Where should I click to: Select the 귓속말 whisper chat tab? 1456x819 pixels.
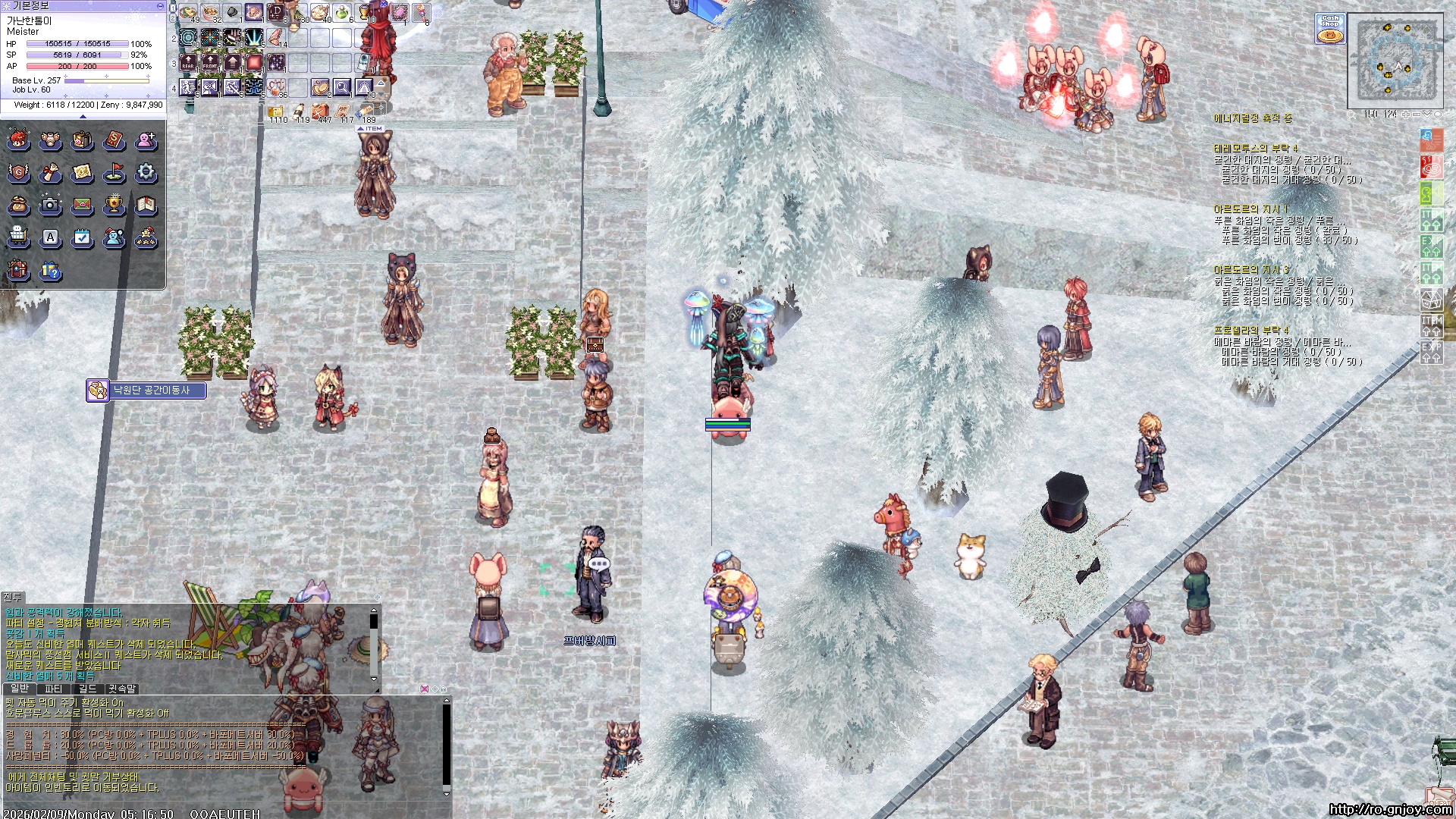click(x=121, y=689)
